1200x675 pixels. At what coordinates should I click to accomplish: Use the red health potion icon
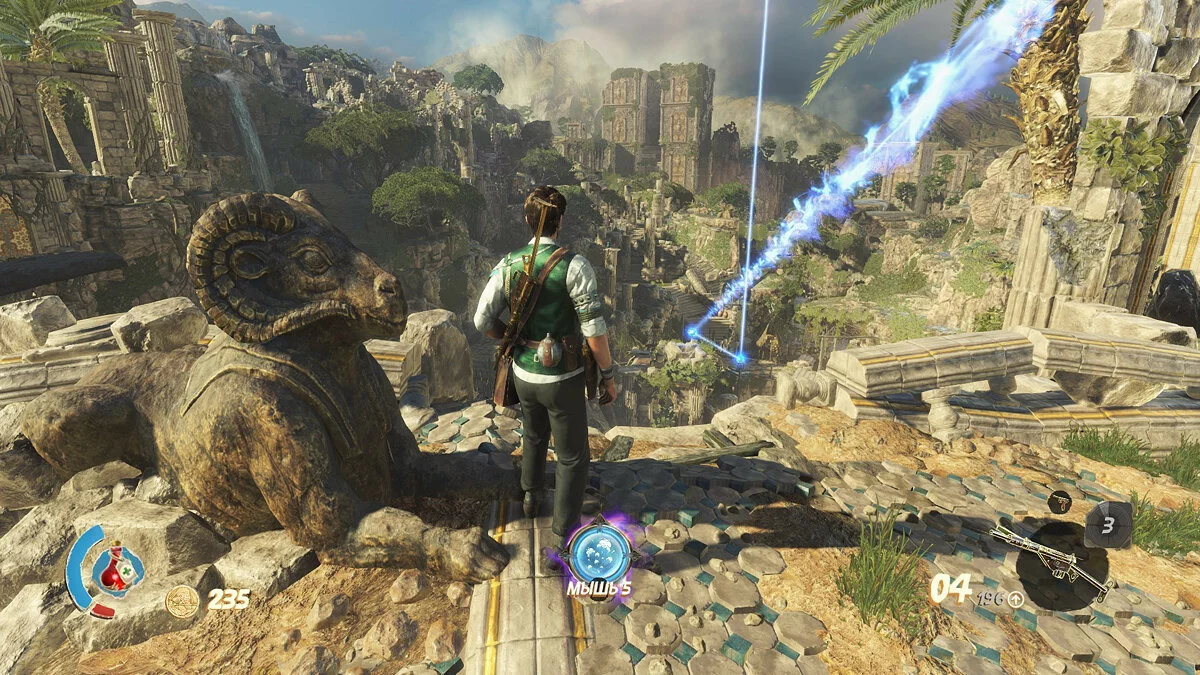point(118,568)
